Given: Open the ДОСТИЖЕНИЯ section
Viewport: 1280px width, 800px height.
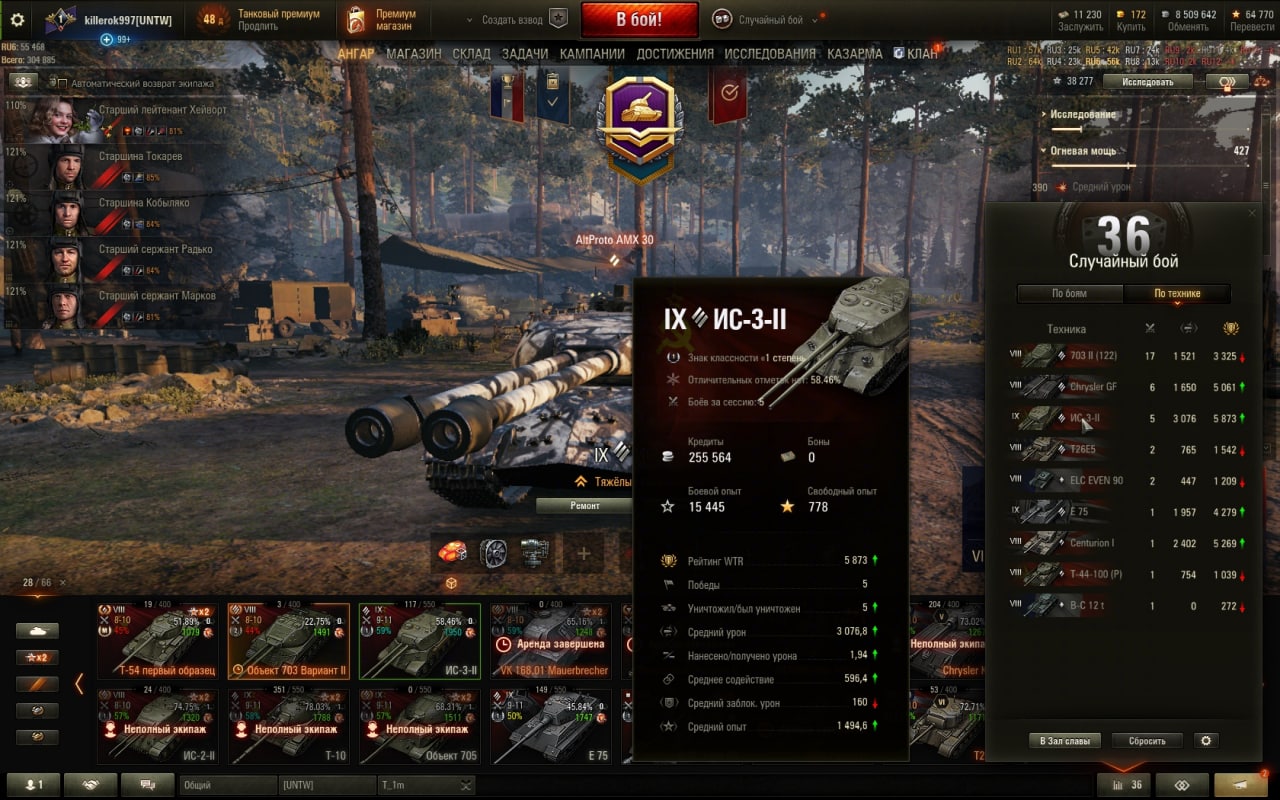Looking at the screenshot, I should [675, 54].
